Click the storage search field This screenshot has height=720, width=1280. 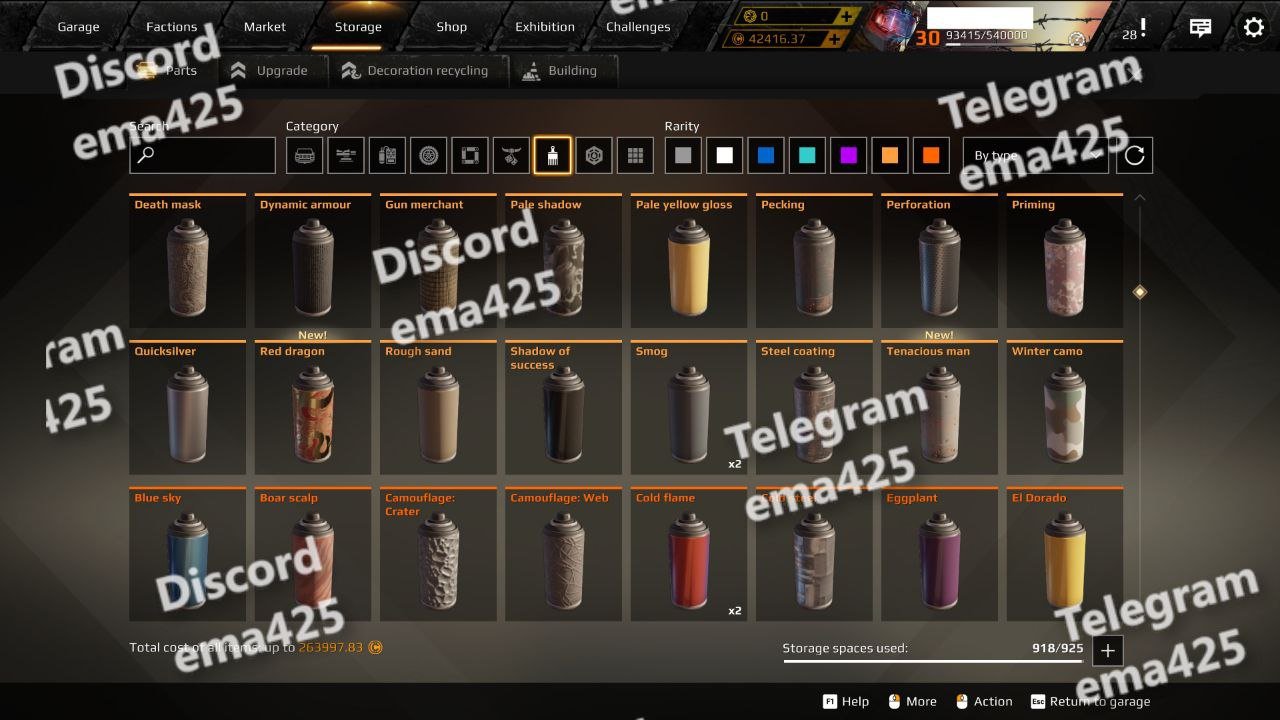coord(202,155)
